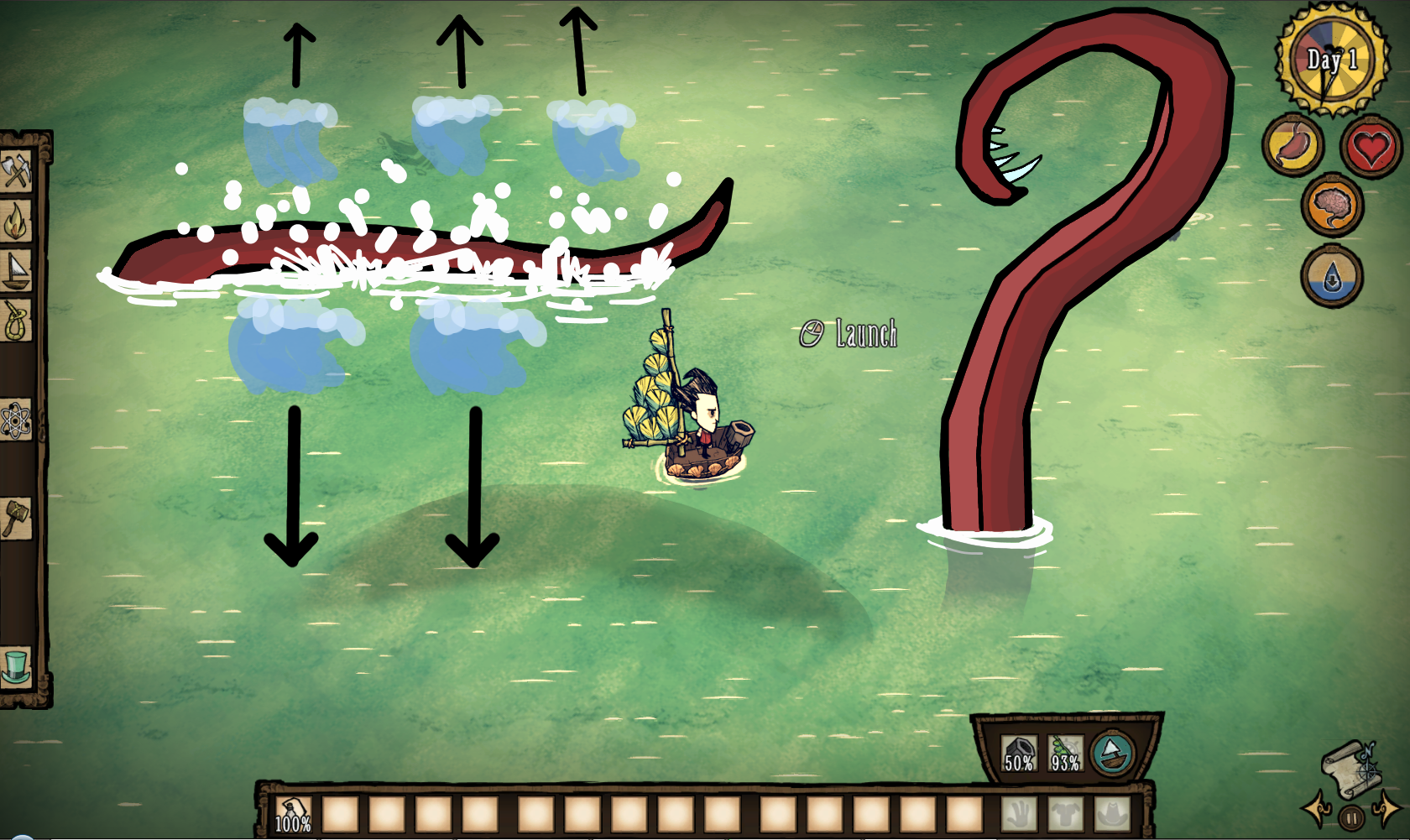Rotate the camera left
This screenshot has height=840, width=1410.
(x=1316, y=809)
